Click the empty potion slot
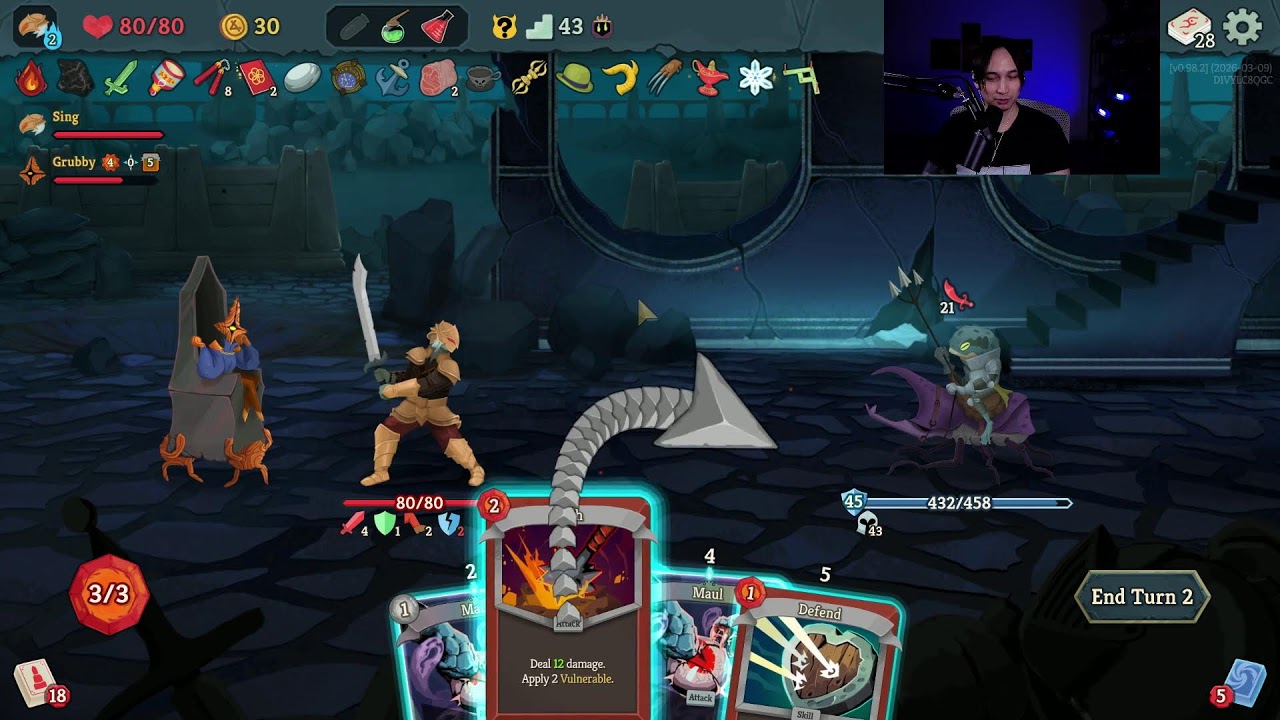Image resolution: width=1280 pixels, height=720 pixels. 353,27
